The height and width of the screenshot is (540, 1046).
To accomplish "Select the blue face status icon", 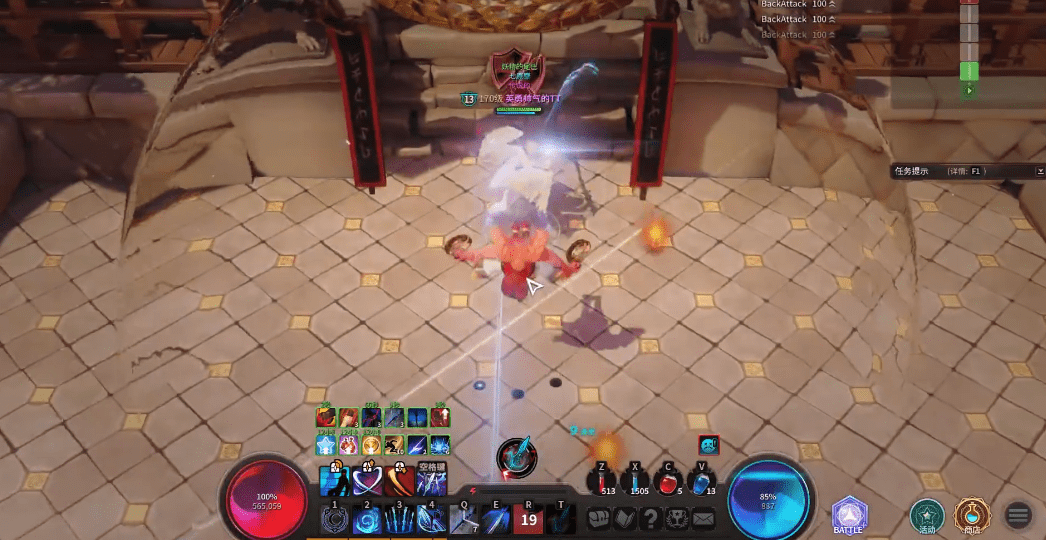I will coord(708,445).
